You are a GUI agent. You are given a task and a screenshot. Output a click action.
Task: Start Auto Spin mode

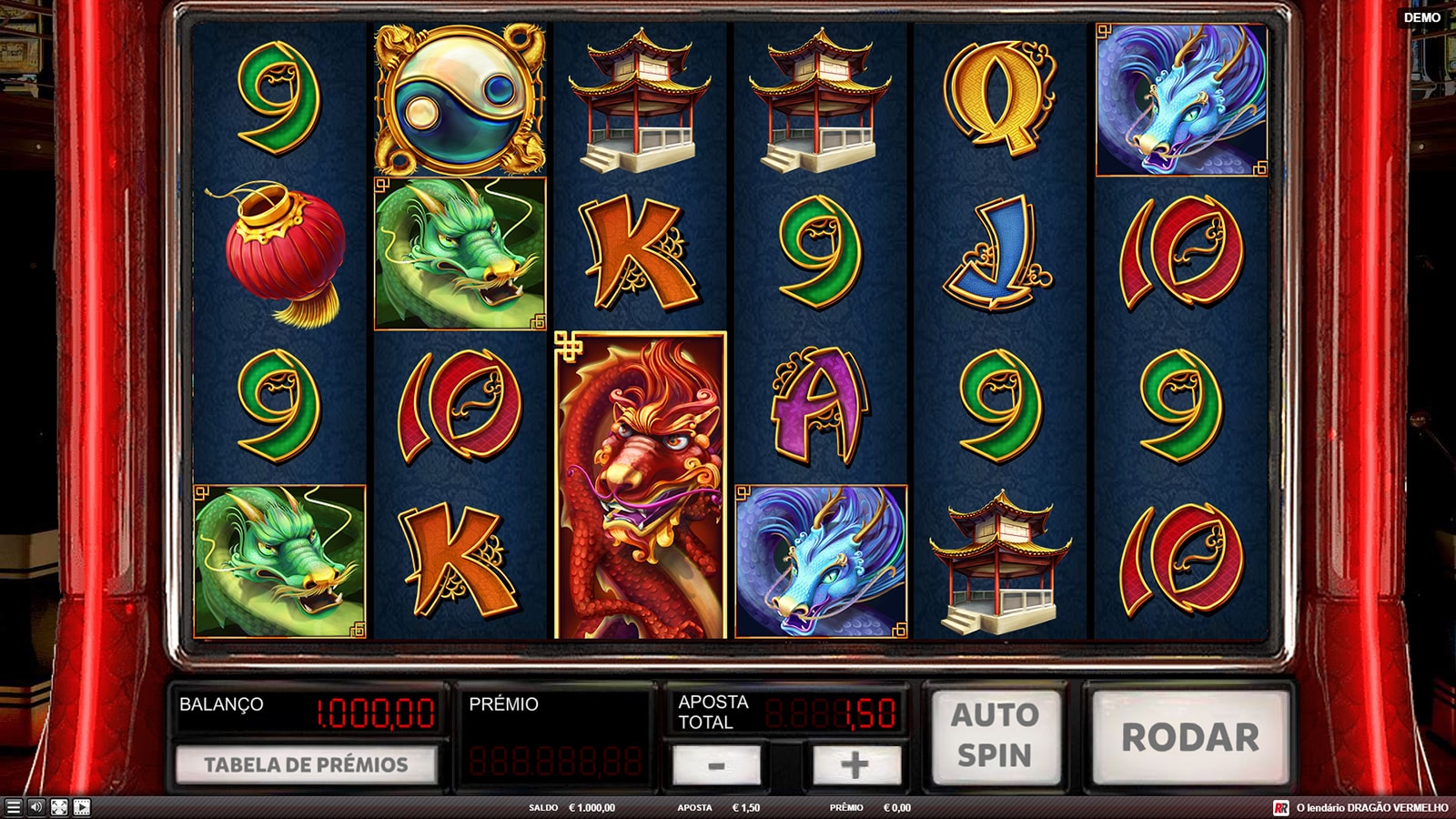[995, 736]
